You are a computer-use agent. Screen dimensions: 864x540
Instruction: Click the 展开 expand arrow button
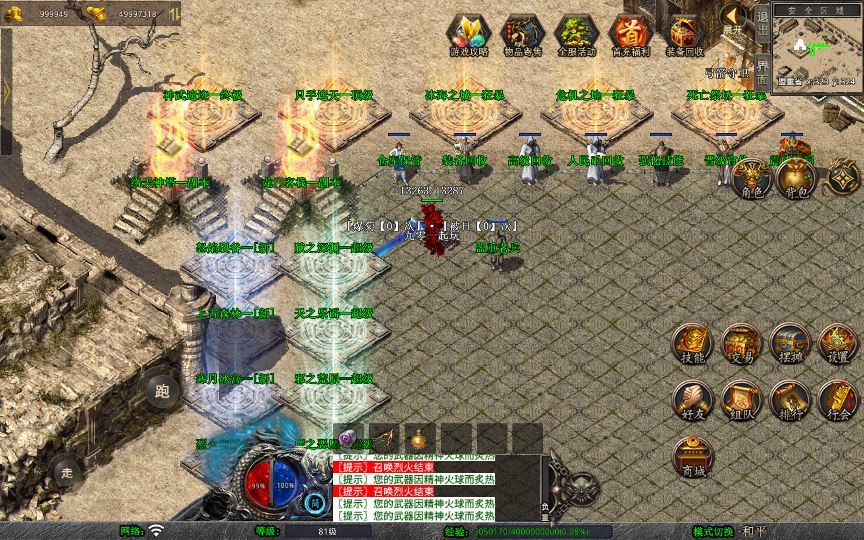coord(735,17)
